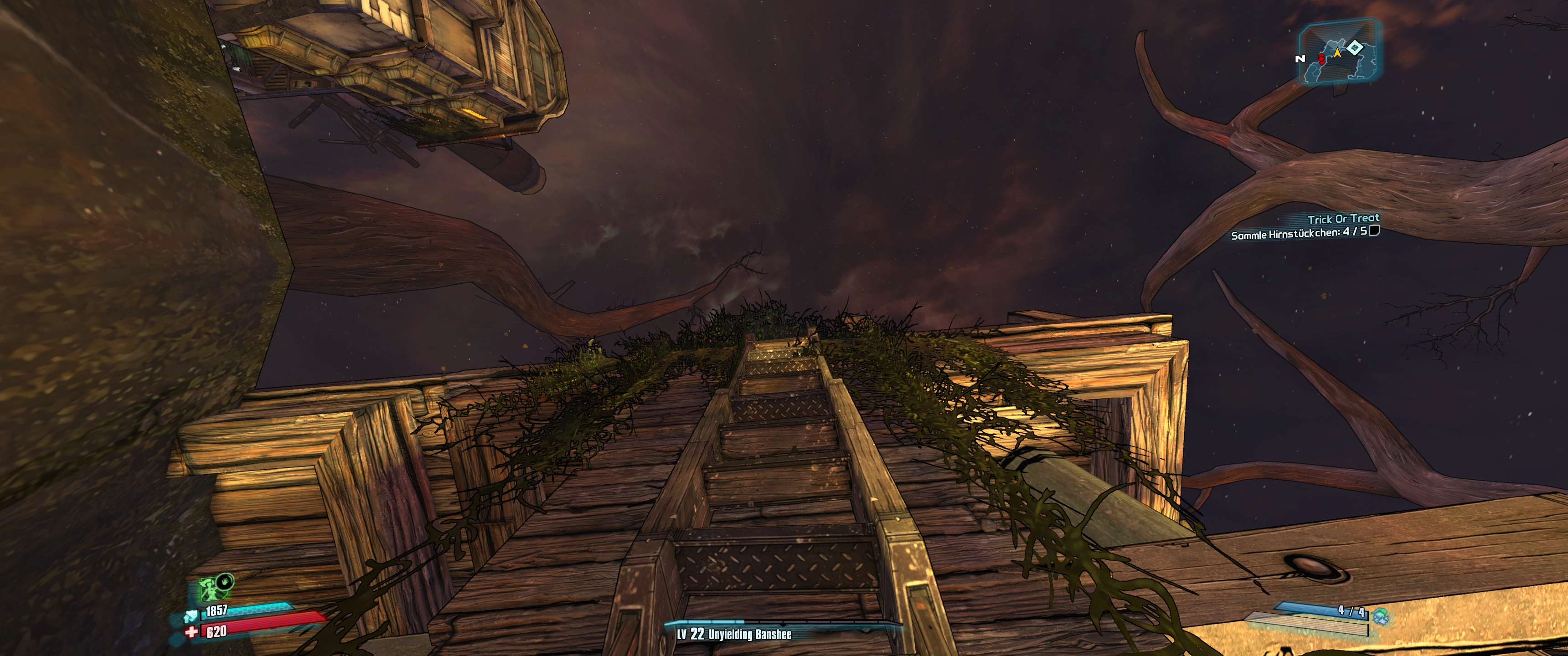
Task: Open the minimap in the corner
Action: pyautogui.click(x=1339, y=52)
